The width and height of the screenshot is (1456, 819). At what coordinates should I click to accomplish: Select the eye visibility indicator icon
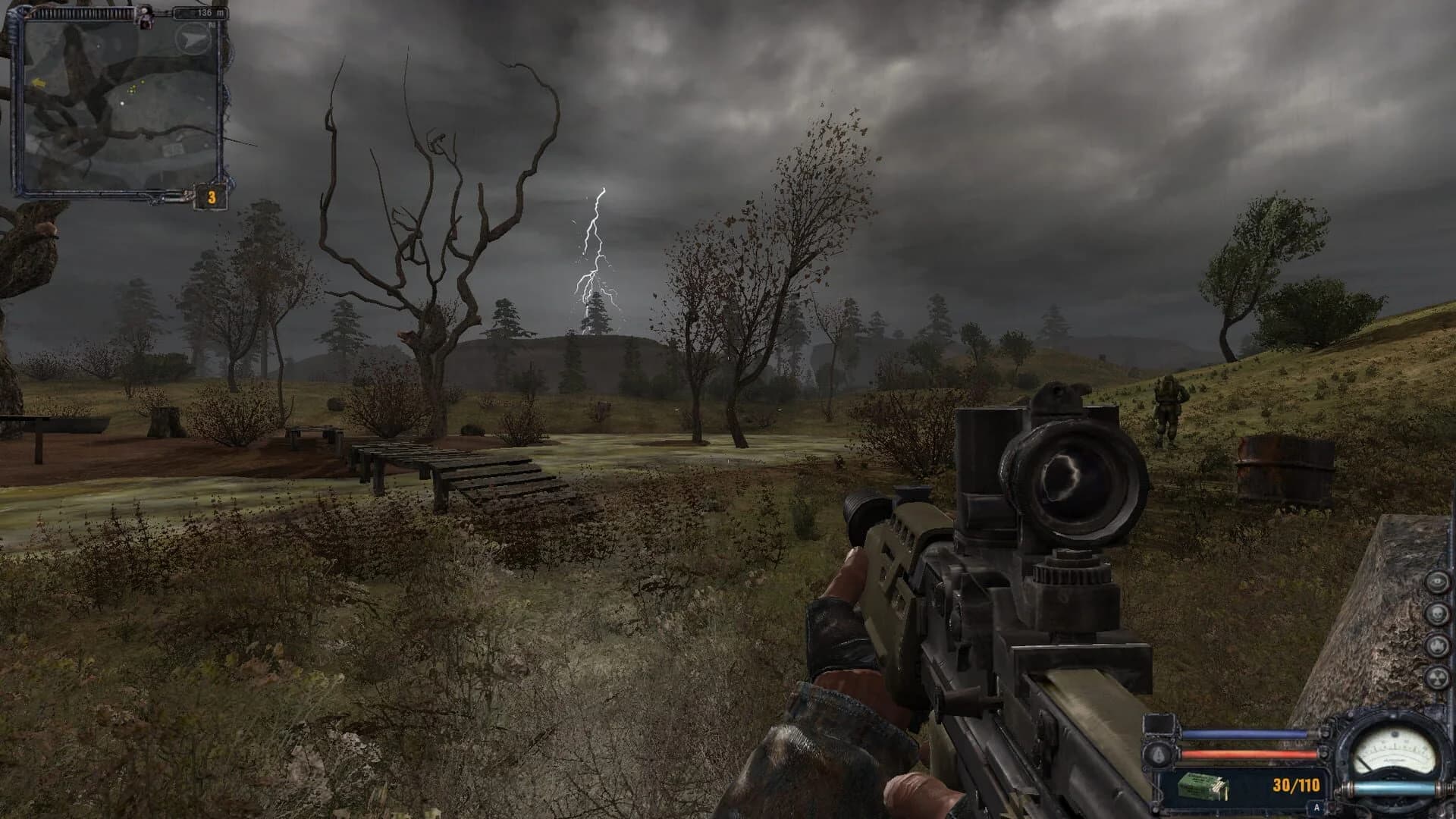(x=1437, y=581)
